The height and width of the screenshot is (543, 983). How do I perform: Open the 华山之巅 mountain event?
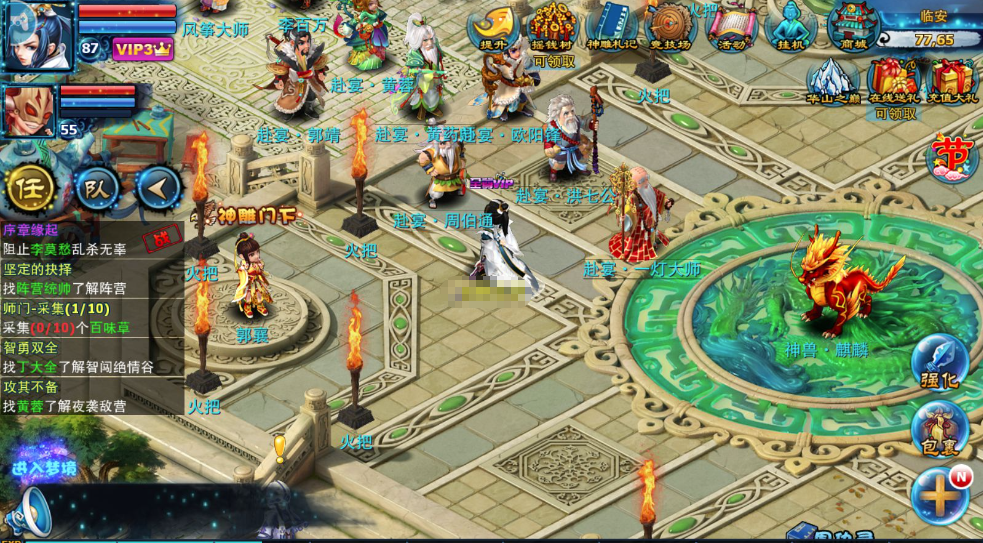[x=832, y=81]
